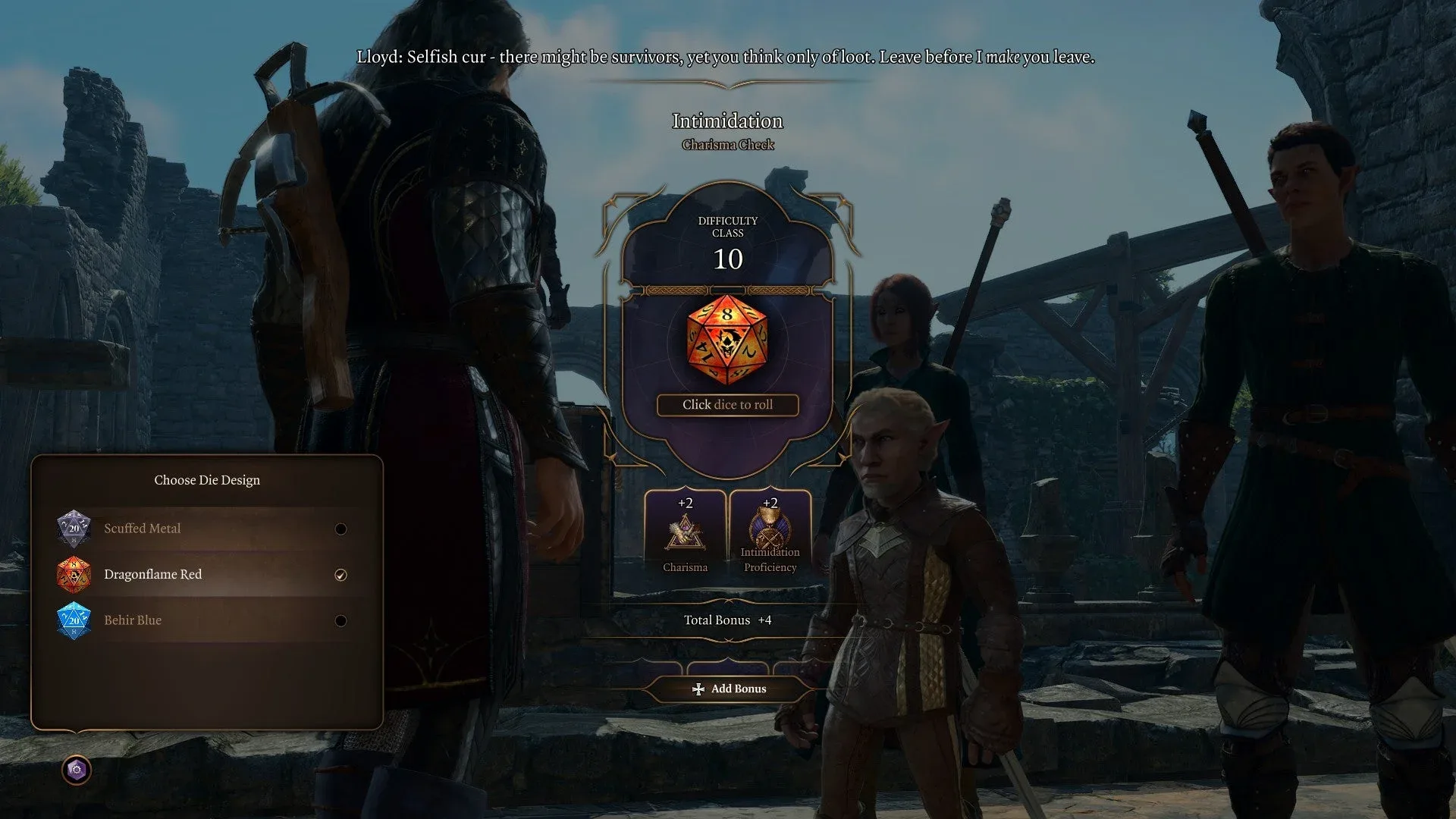Inspect the Charisma bonus card

tap(685, 533)
